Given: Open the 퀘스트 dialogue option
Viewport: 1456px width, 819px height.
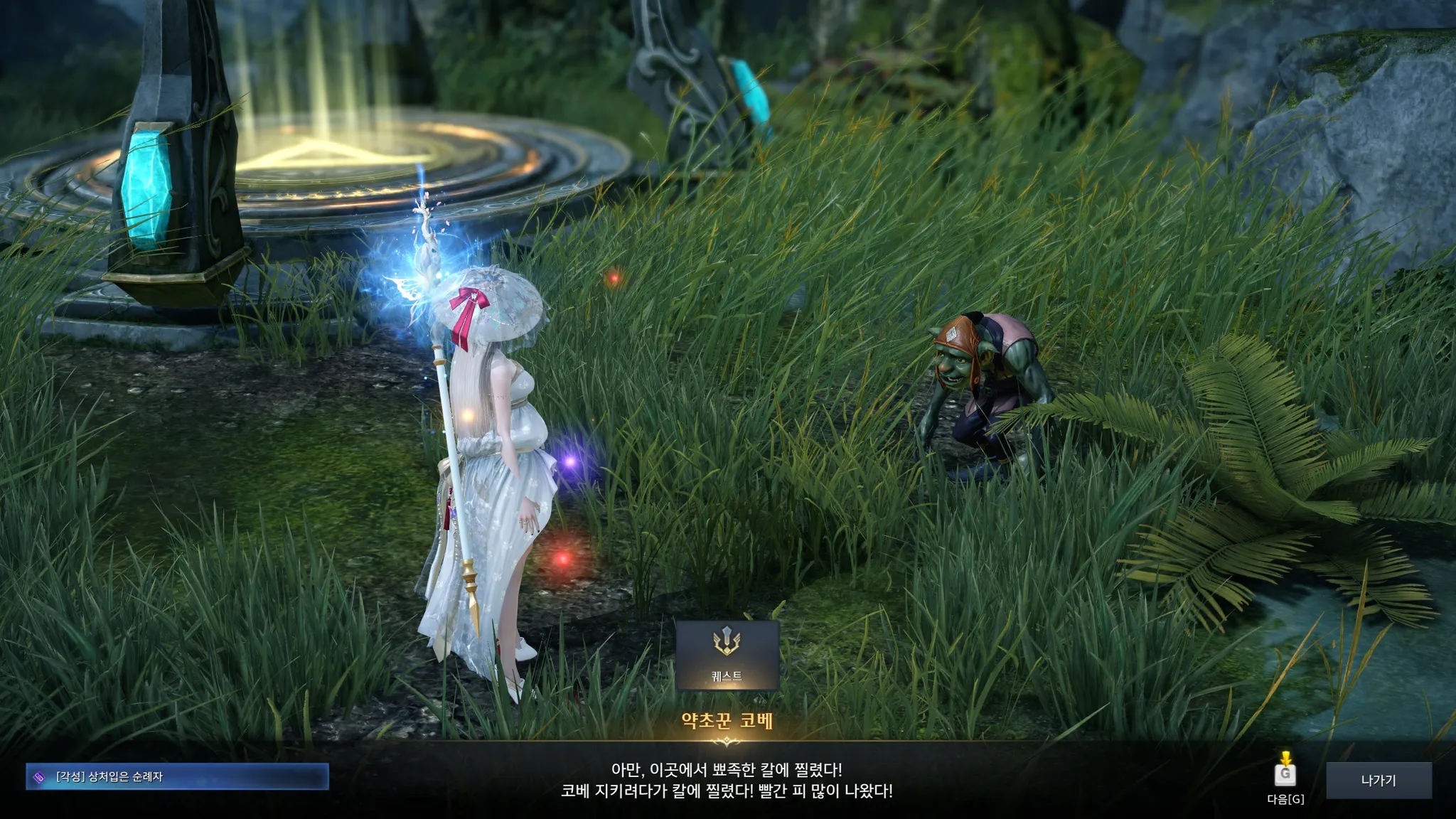Looking at the screenshot, I should 727,655.
